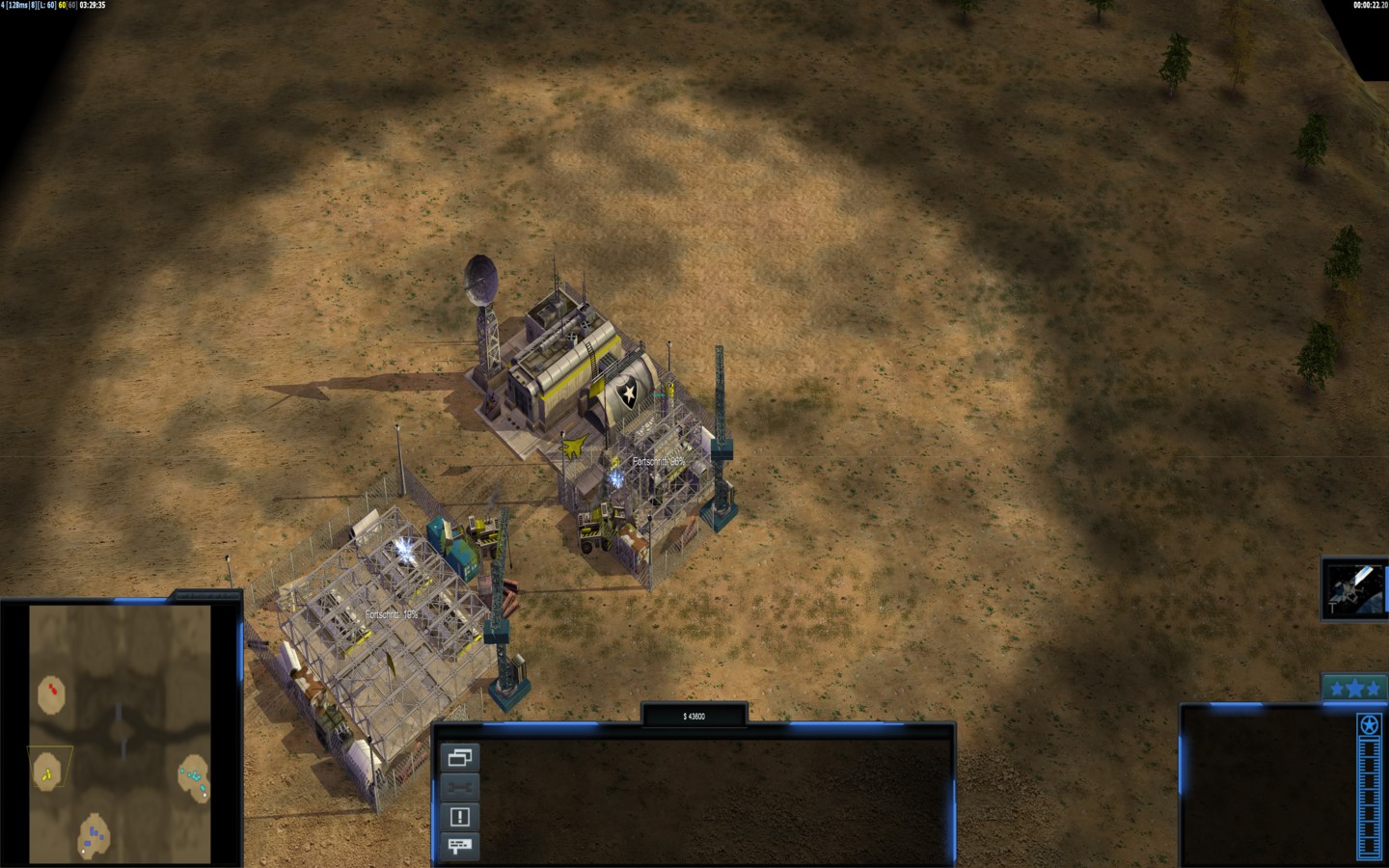The image size is (1389, 868).
Task: Click the red base on the minimap
Action: click(51, 692)
